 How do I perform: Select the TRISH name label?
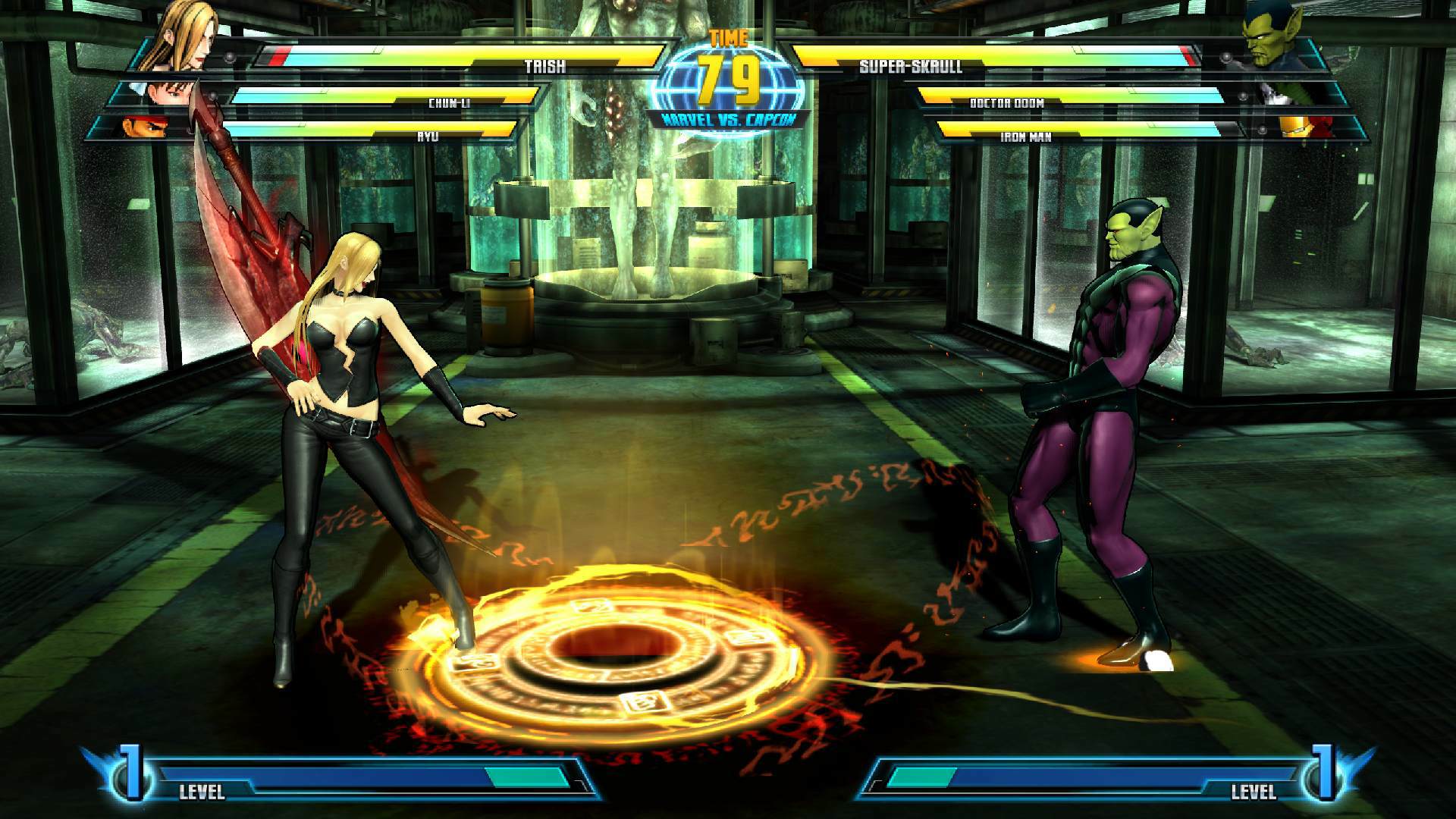tap(544, 67)
